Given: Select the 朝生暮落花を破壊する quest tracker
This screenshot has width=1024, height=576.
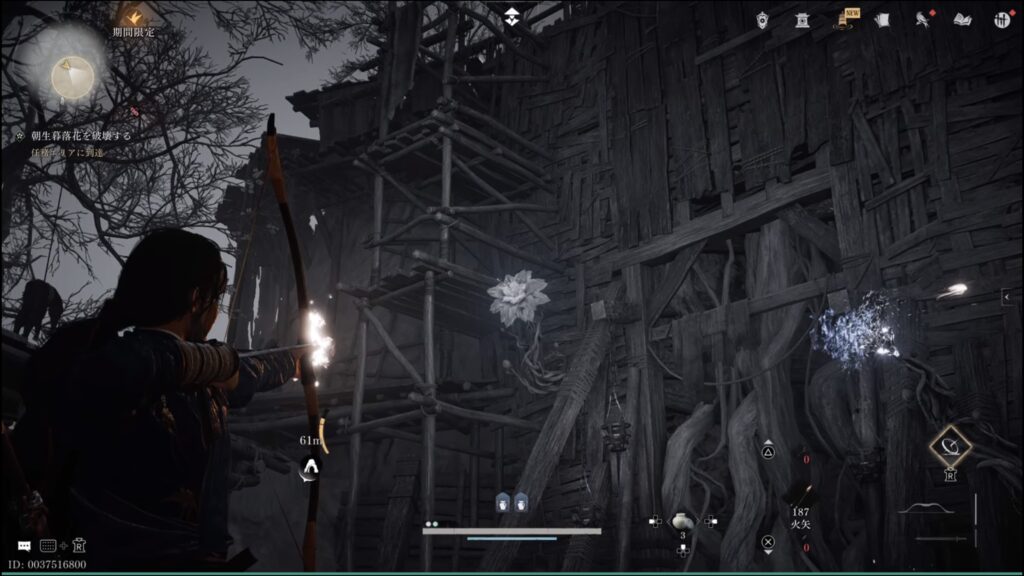Looking at the screenshot, I should tap(81, 135).
